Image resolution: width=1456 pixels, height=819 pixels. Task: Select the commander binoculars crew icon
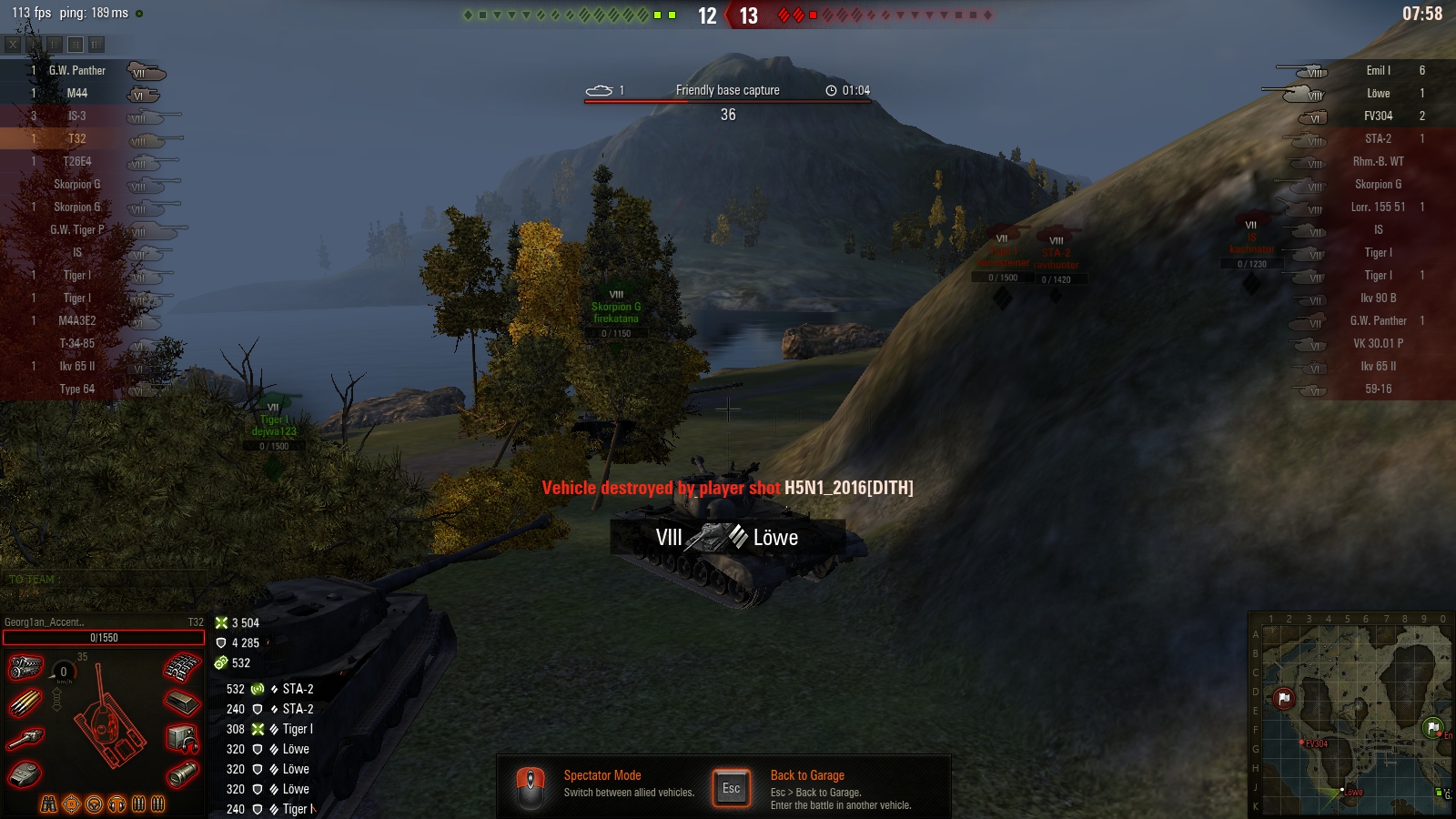[49, 804]
